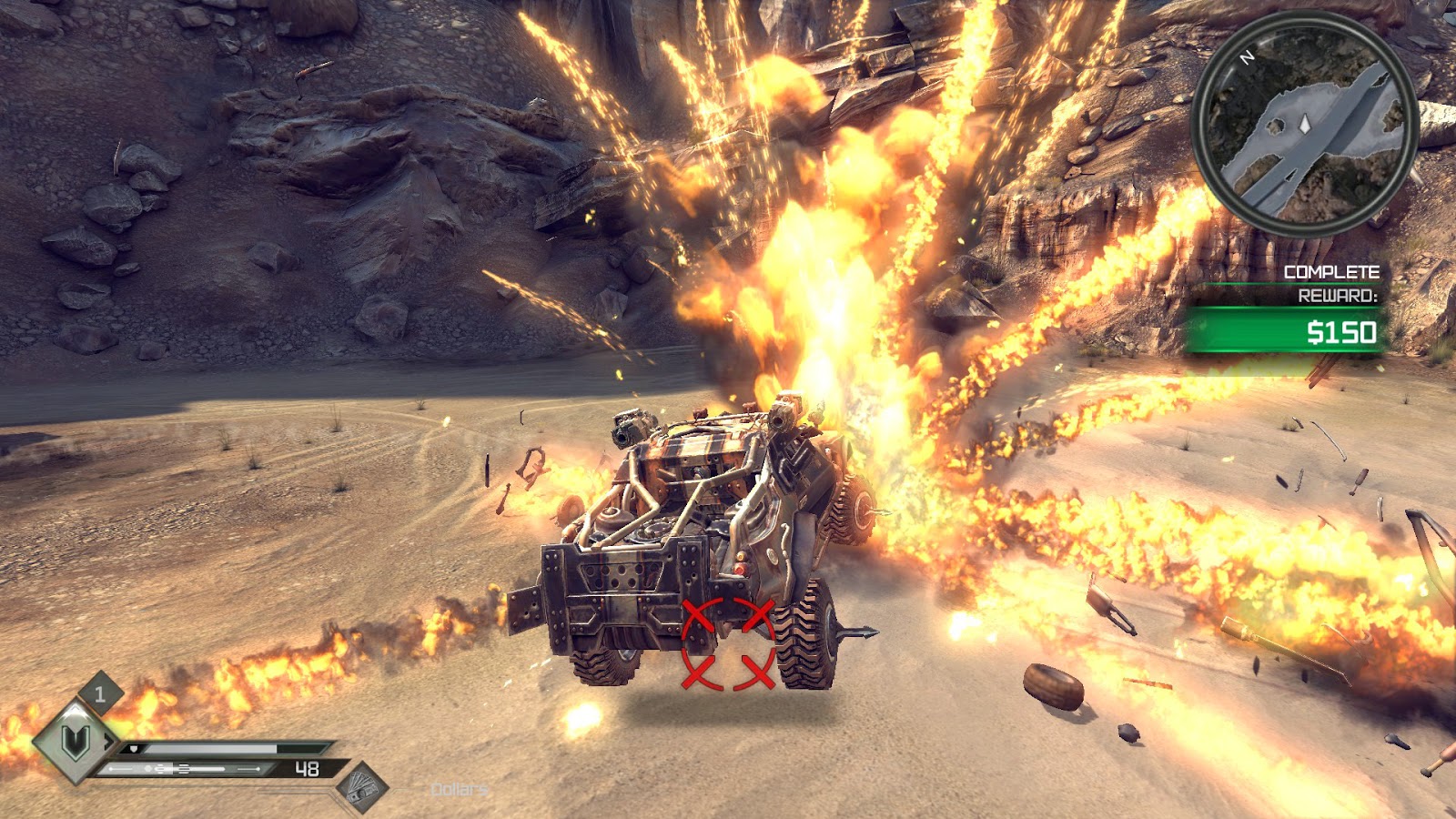Click the $150 reward amount
The height and width of the screenshot is (819, 1456).
[1343, 331]
